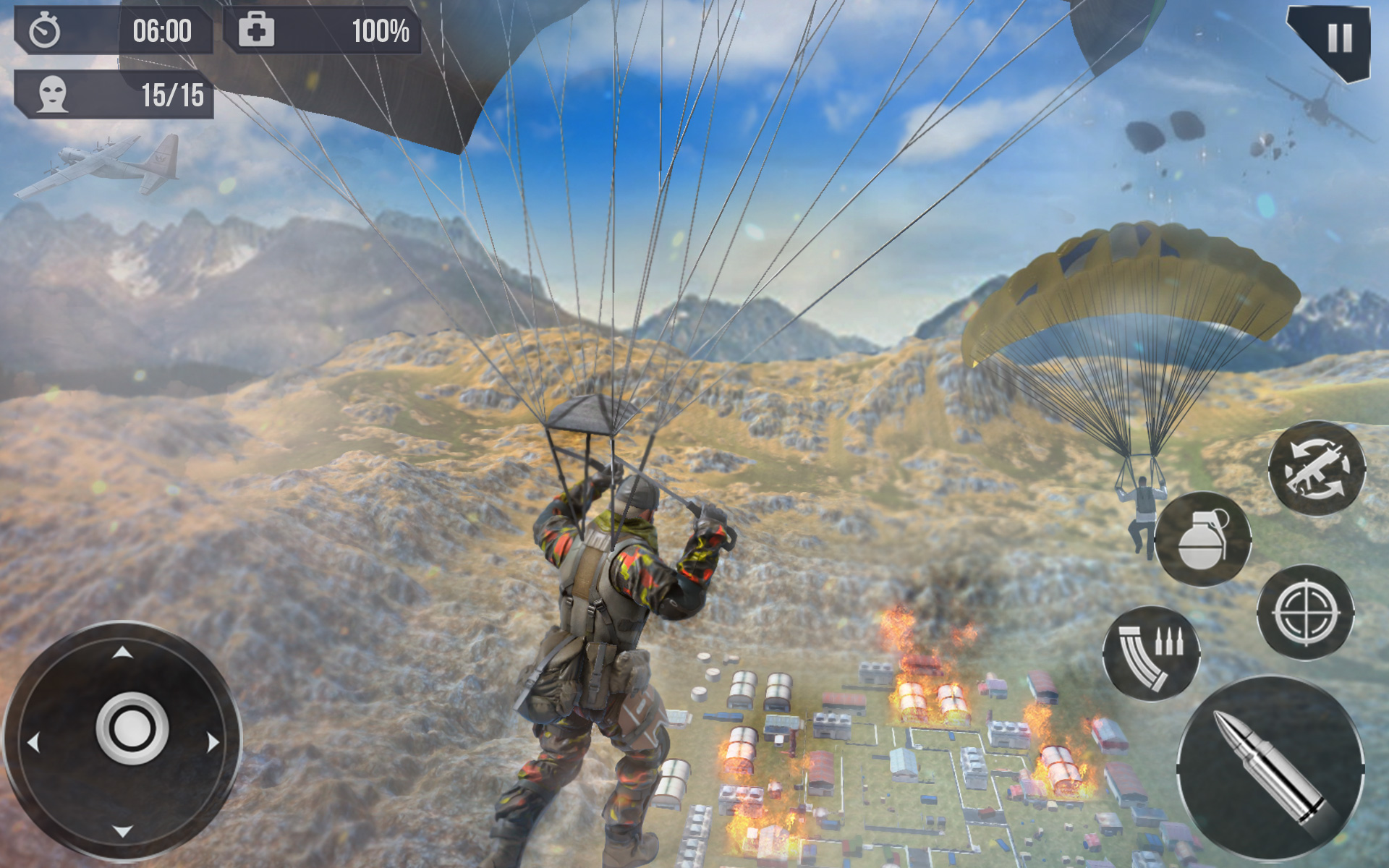
Task: Tap the 100% health readout
Action: 380,30
